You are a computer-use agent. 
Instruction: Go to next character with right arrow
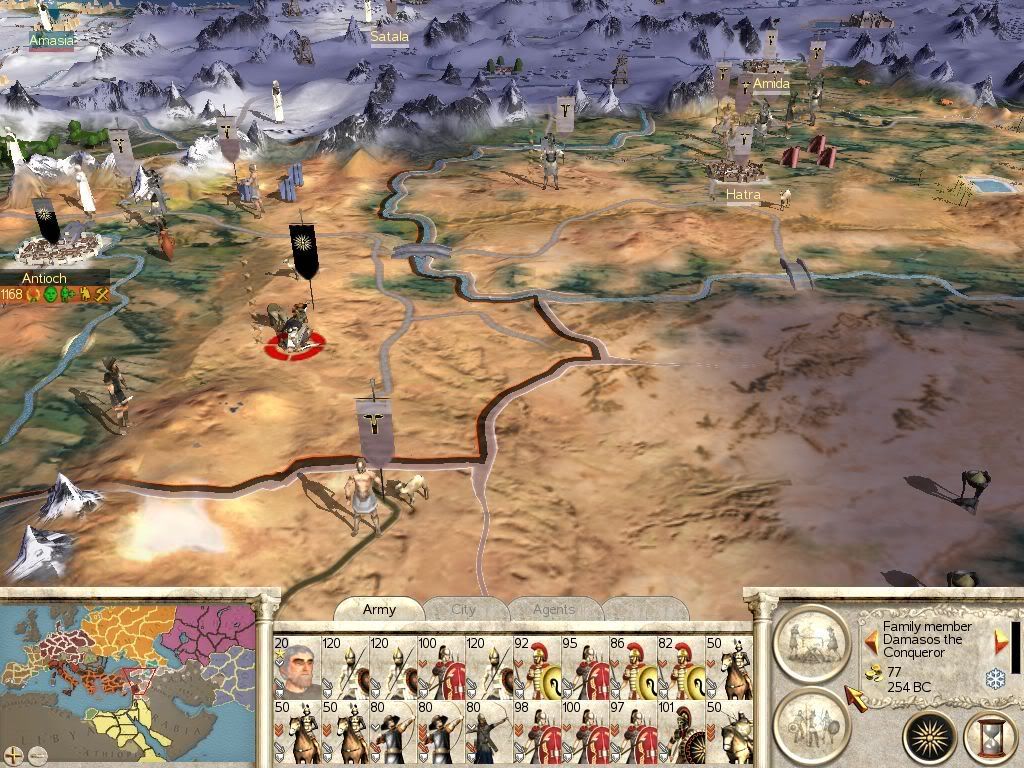1001,641
